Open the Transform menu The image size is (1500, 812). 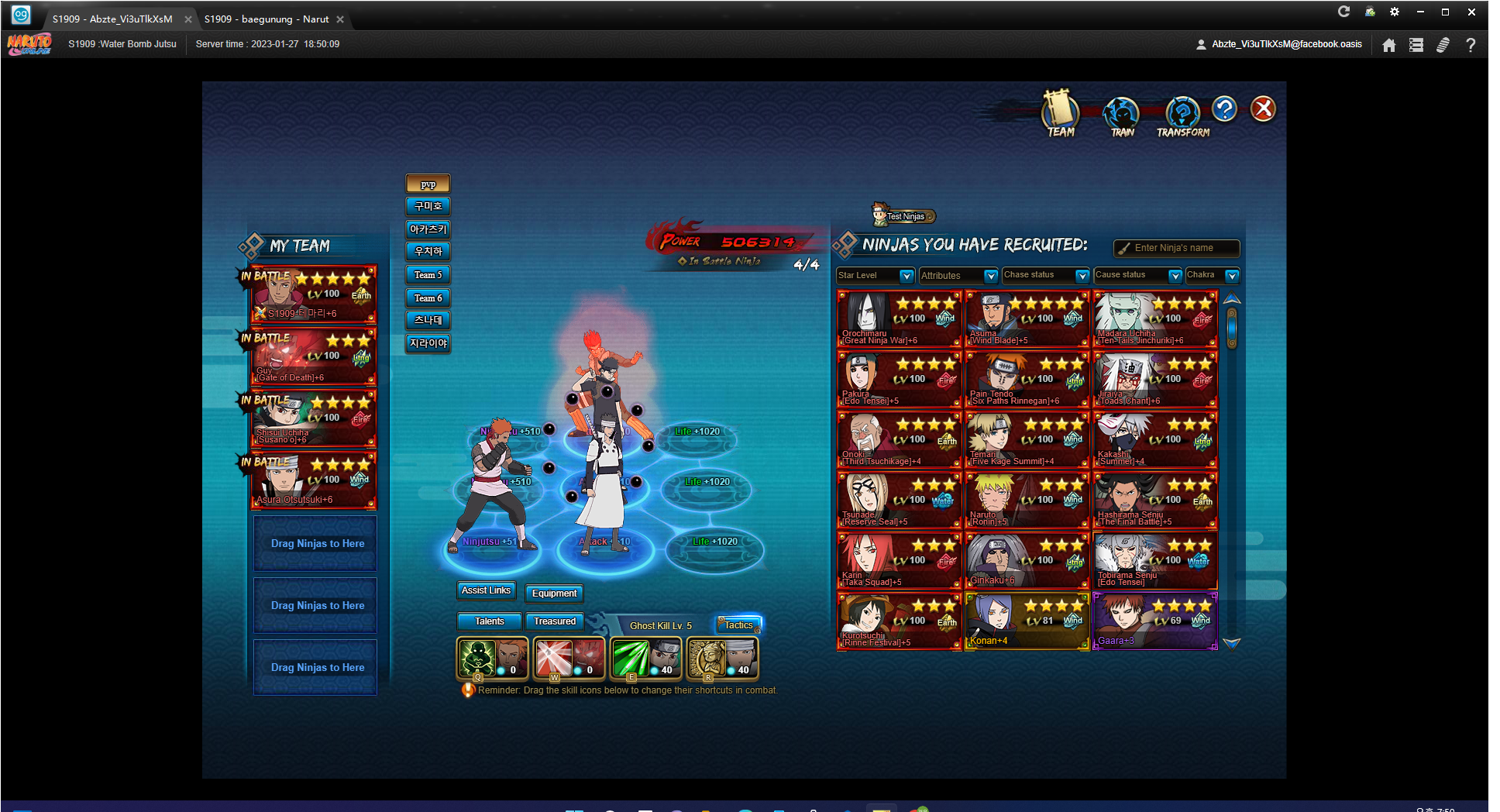[1182, 116]
